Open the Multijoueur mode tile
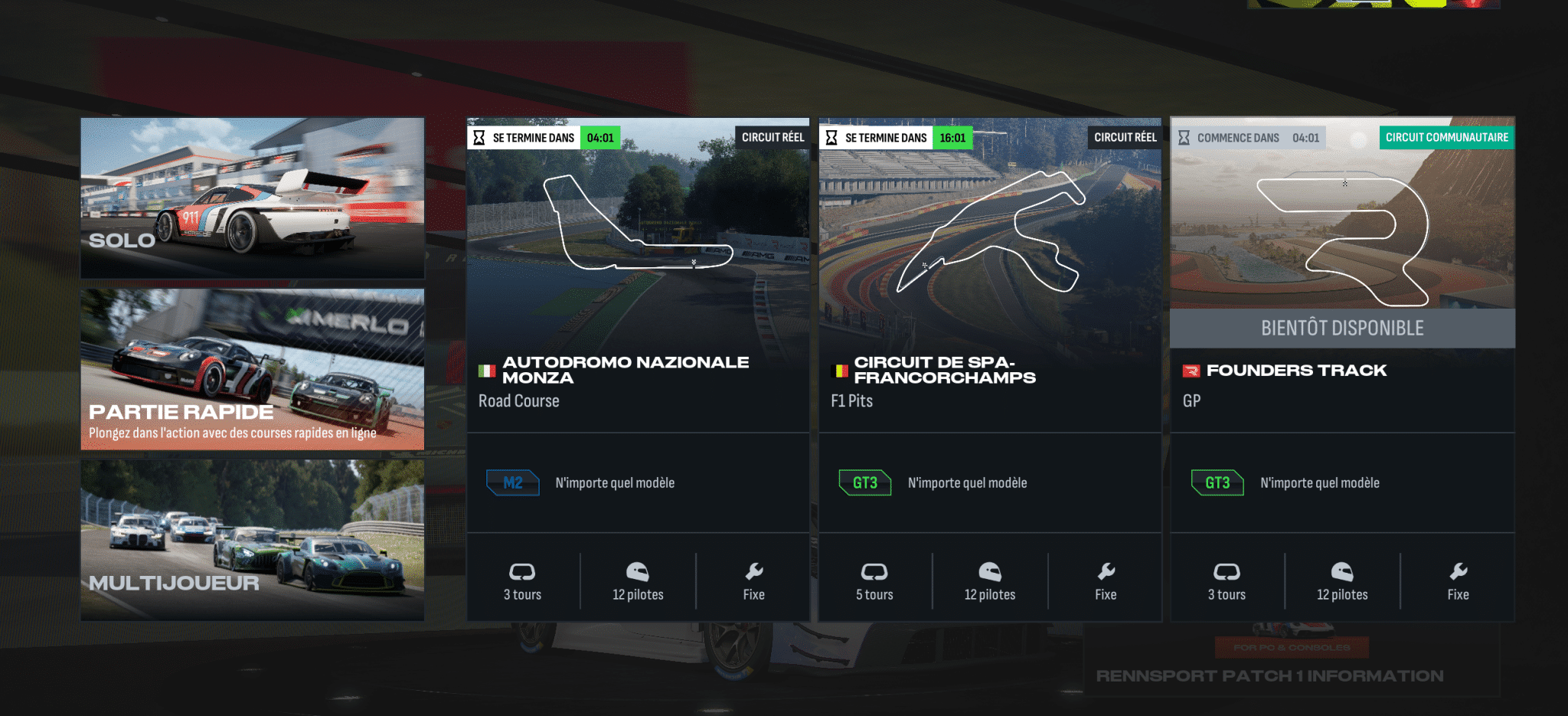The width and height of the screenshot is (1568, 716). tap(252, 540)
